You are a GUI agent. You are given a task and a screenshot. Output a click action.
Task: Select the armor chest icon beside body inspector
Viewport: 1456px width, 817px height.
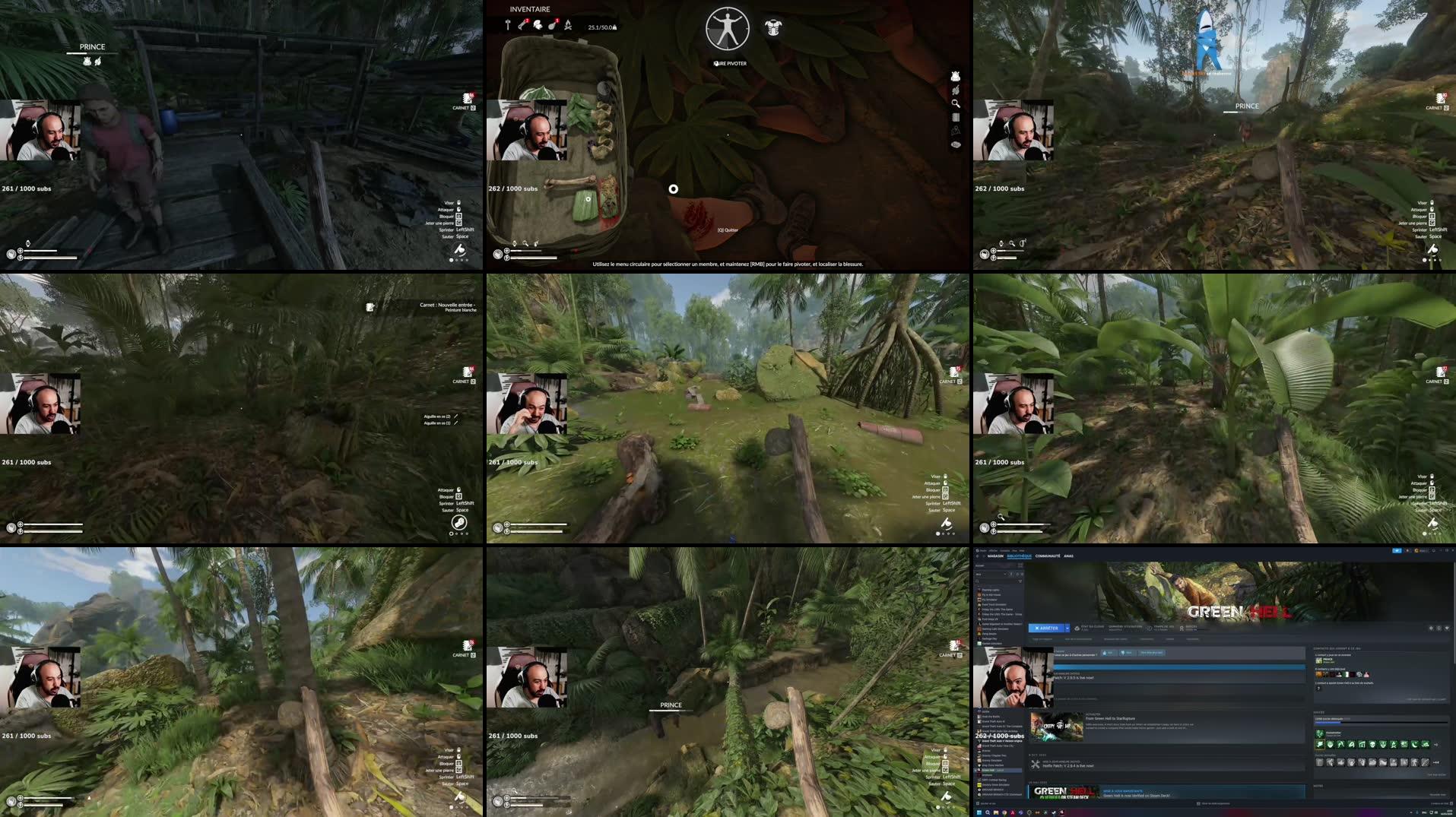pos(774,29)
